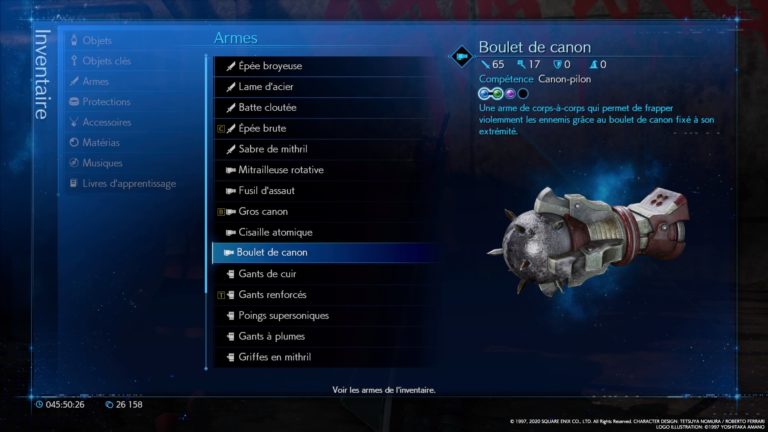Viewport: 768px width, 432px height.
Task: Choose Sabre de mithril from list
Action: (x=273, y=149)
